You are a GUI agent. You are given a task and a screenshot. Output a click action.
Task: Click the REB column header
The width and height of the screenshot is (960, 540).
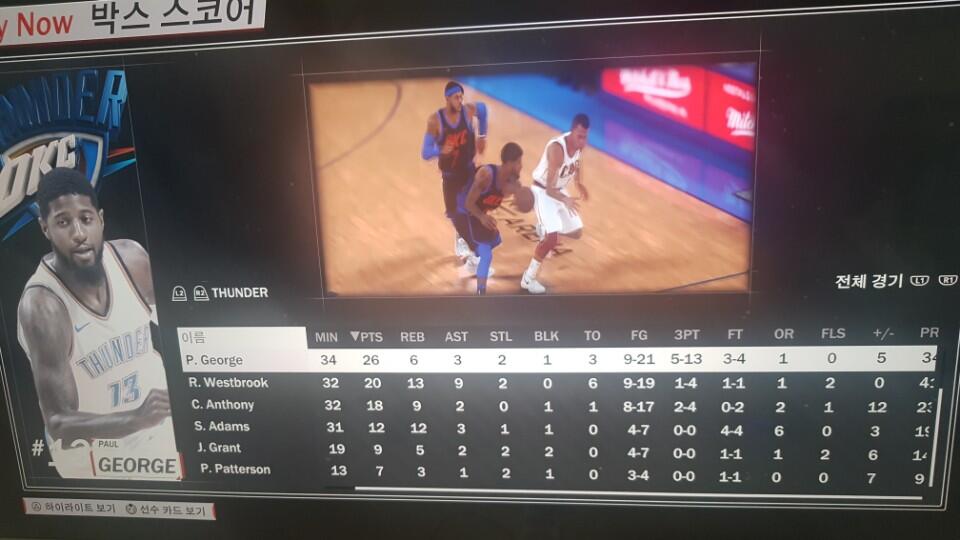412,337
